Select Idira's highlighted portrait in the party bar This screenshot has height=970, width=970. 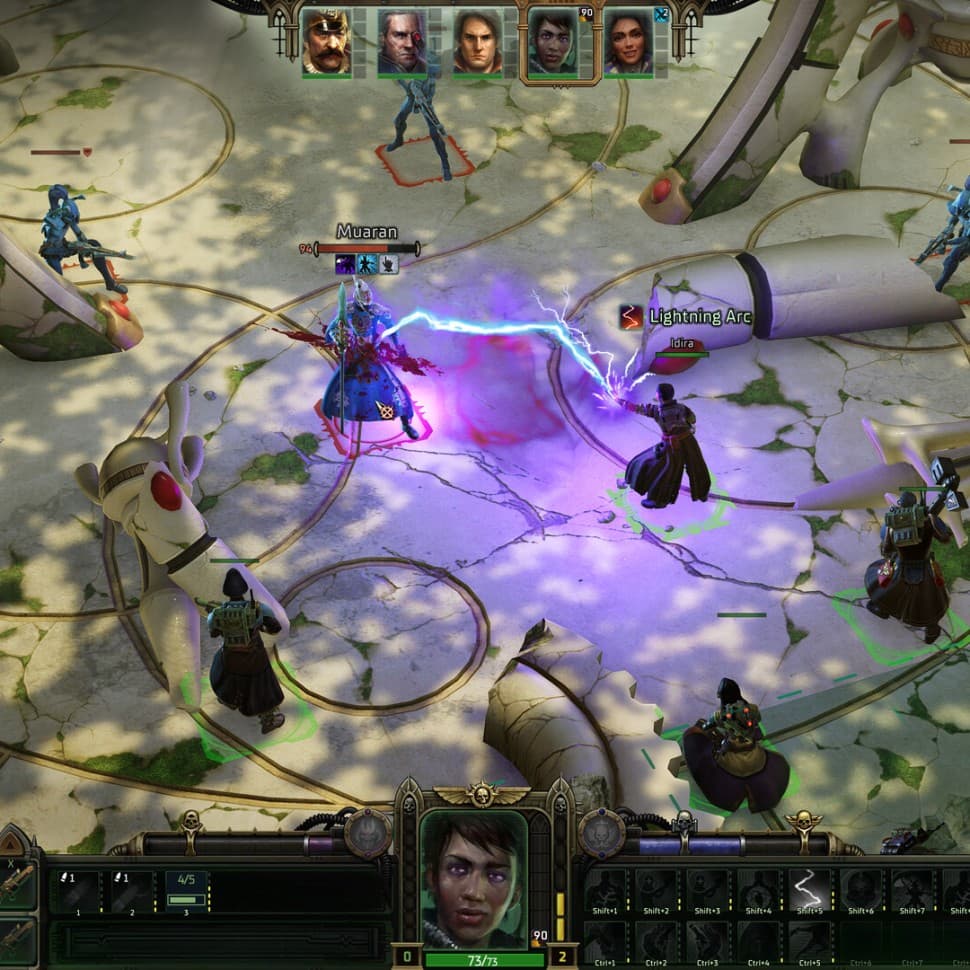click(553, 43)
